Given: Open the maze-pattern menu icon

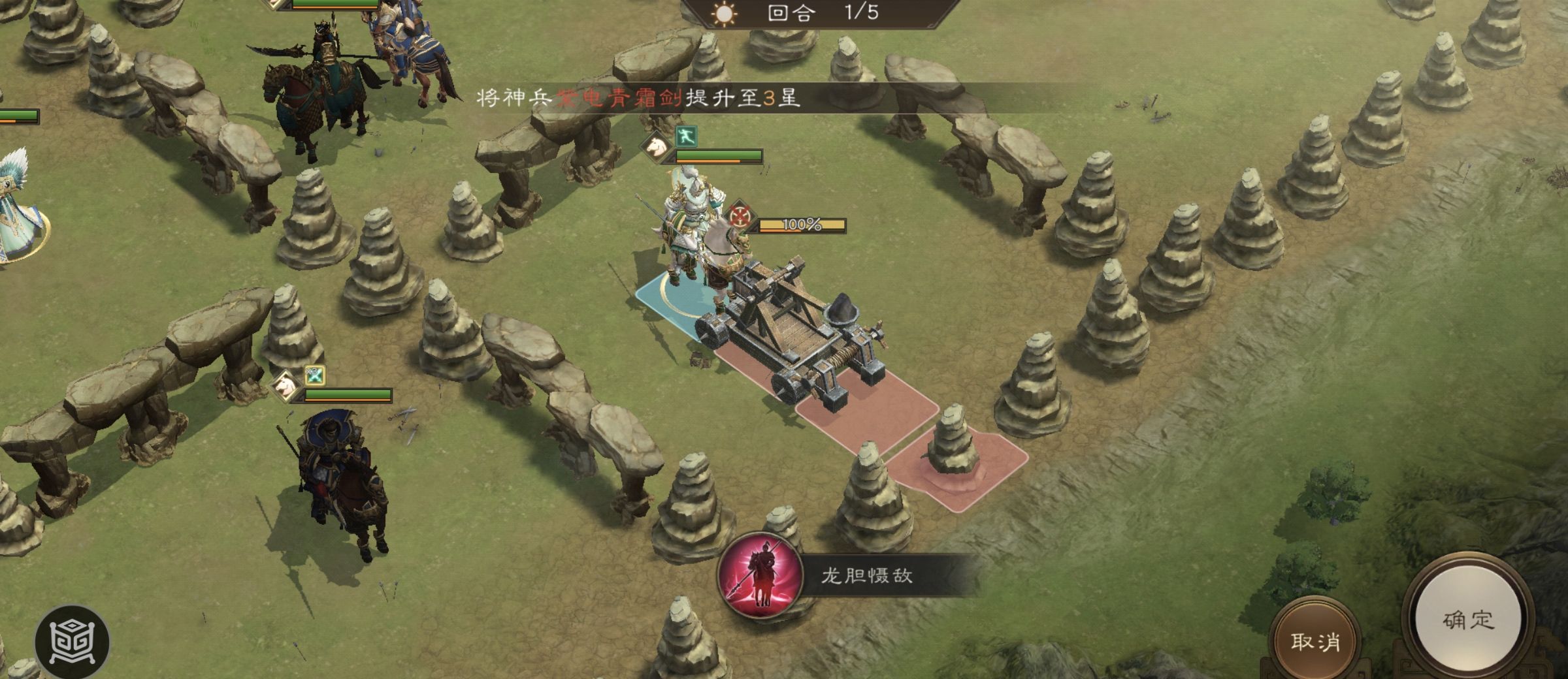Looking at the screenshot, I should [72, 642].
